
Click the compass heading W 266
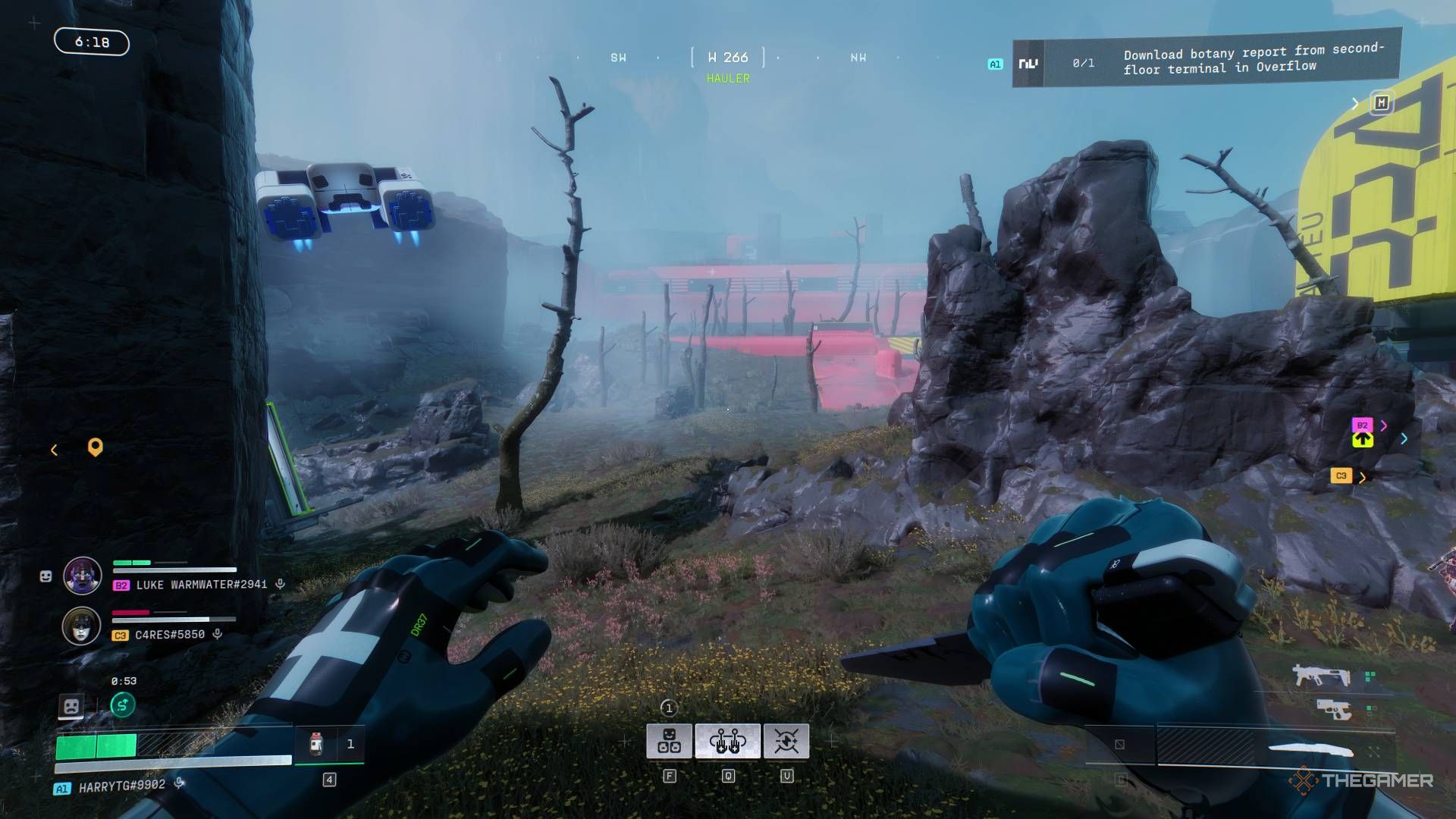pos(727,58)
